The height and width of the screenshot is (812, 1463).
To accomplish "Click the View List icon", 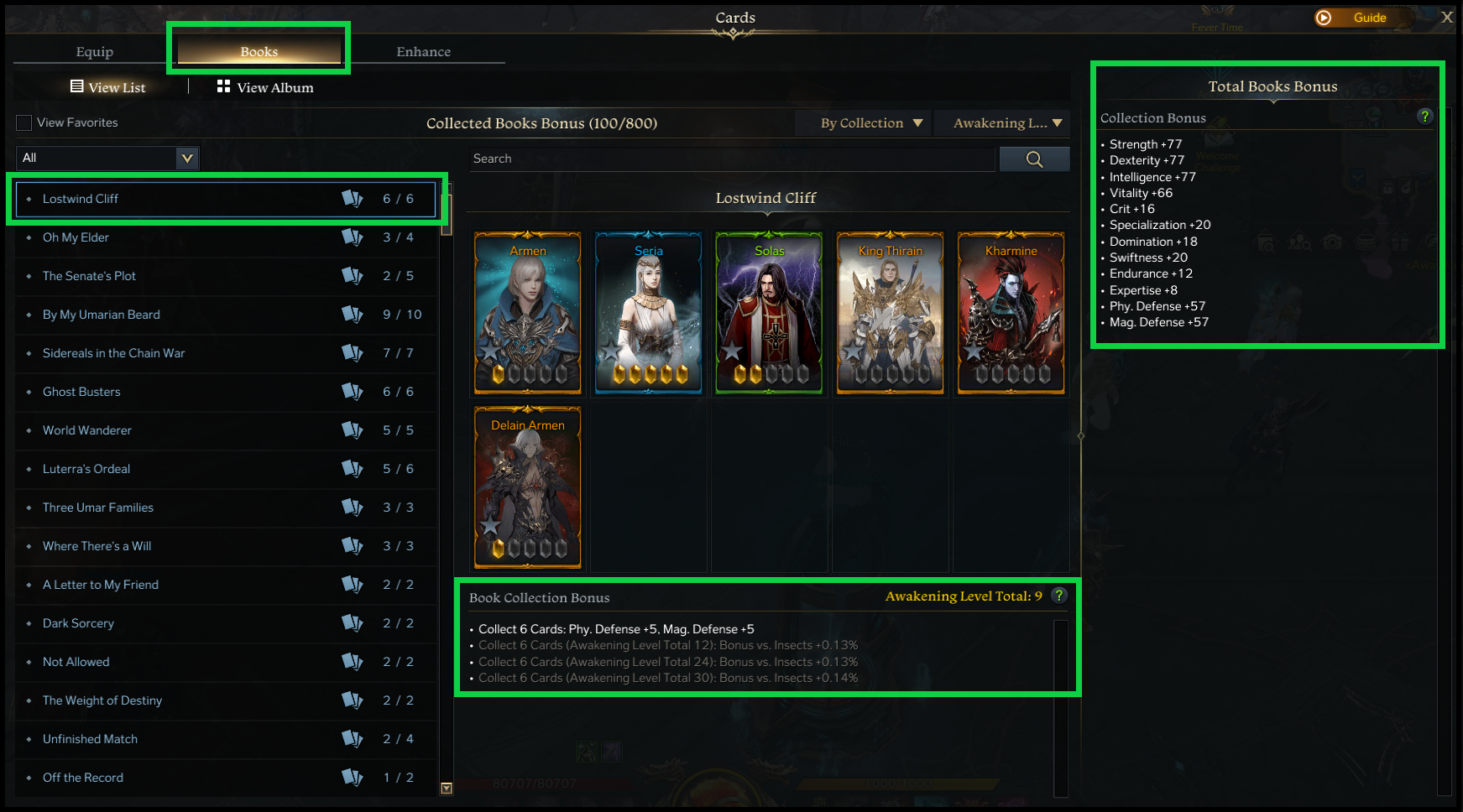I will tap(78, 86).
